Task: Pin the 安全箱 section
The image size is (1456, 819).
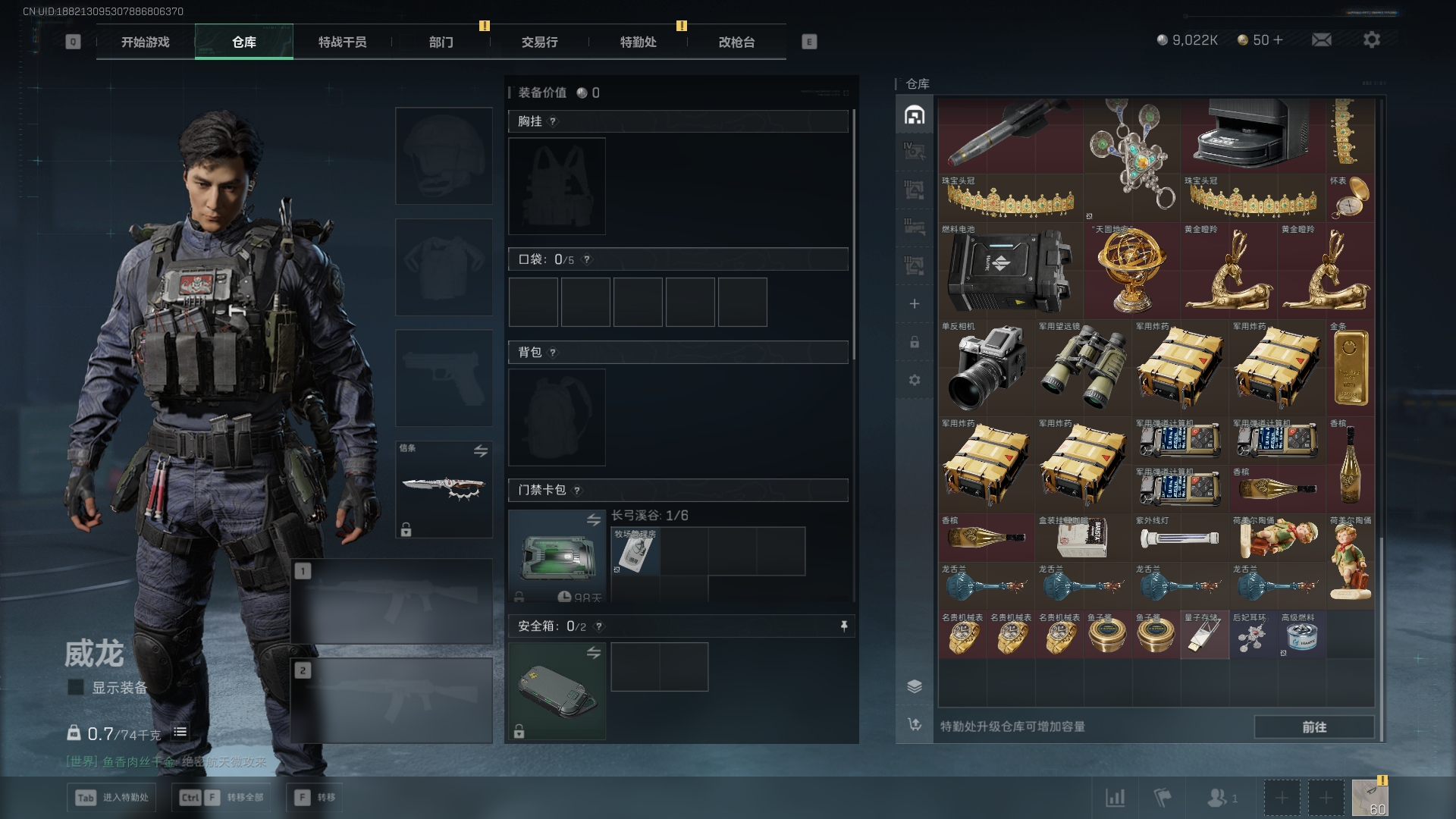Action: pos(843,626)
